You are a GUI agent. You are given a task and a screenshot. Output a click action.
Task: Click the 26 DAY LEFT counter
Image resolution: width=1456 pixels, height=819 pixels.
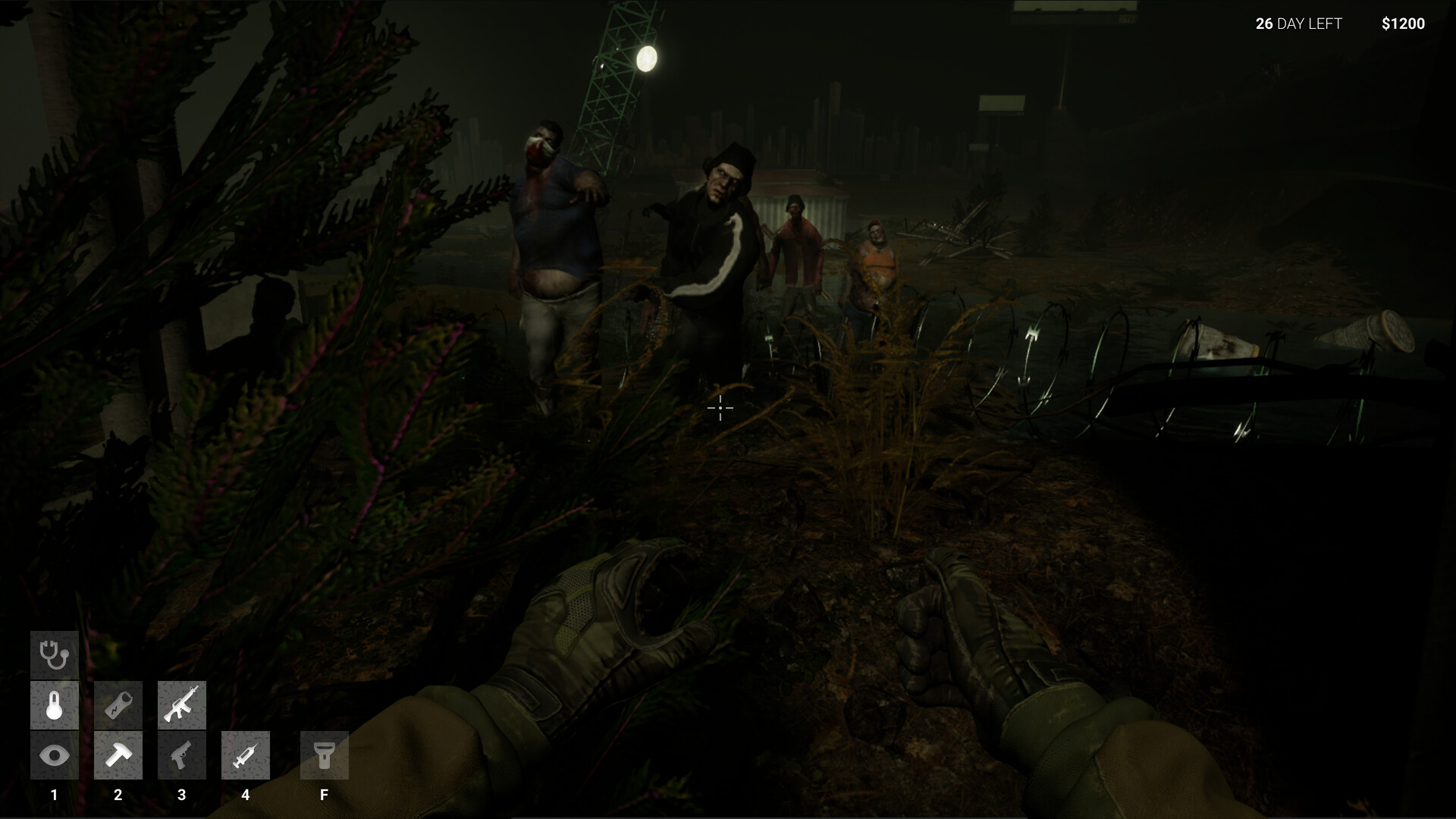[1298, 24]
